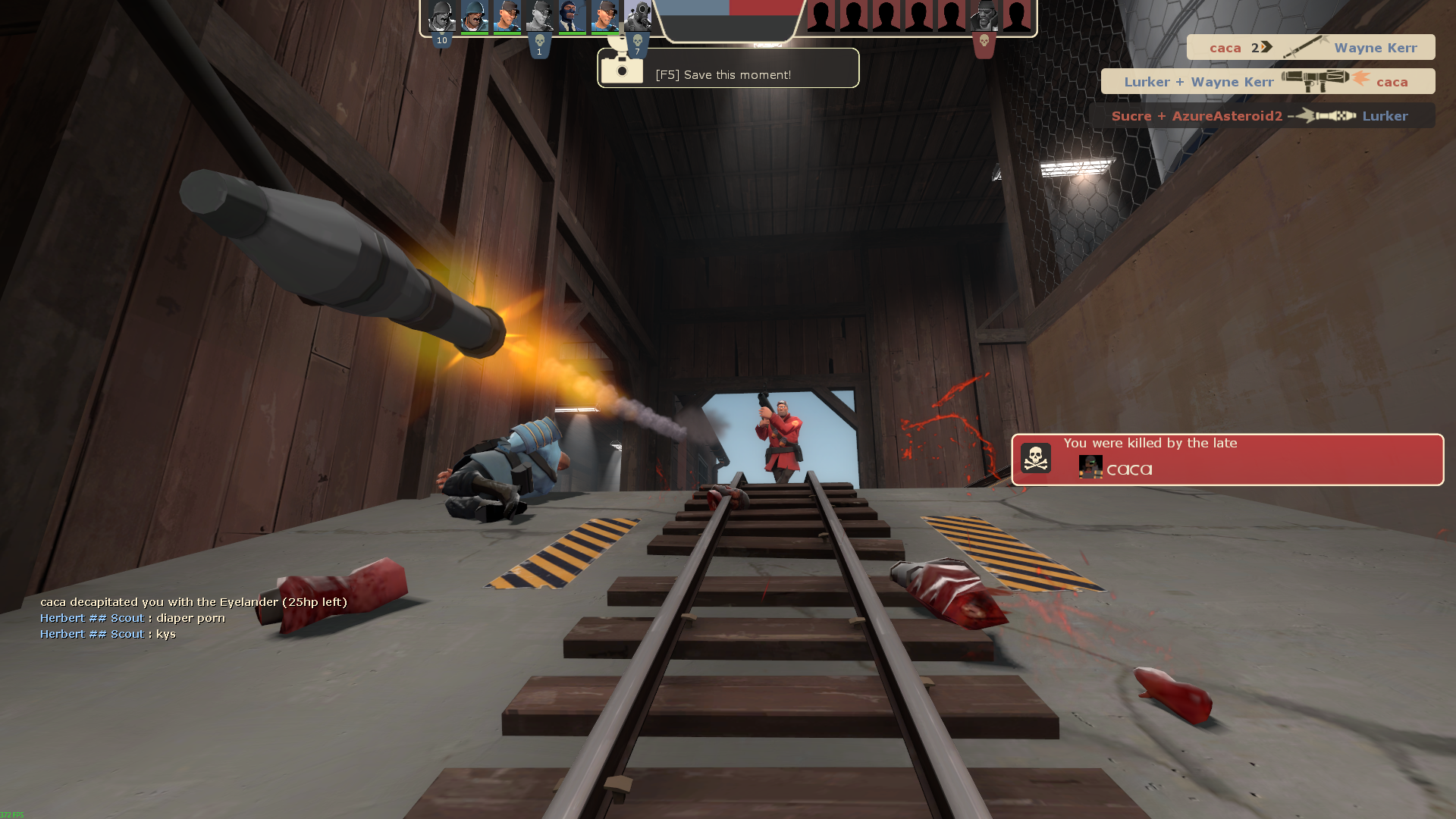
Task: Click the skull and crossbones killer panel icon
Action: click(x=1035, y=459)
